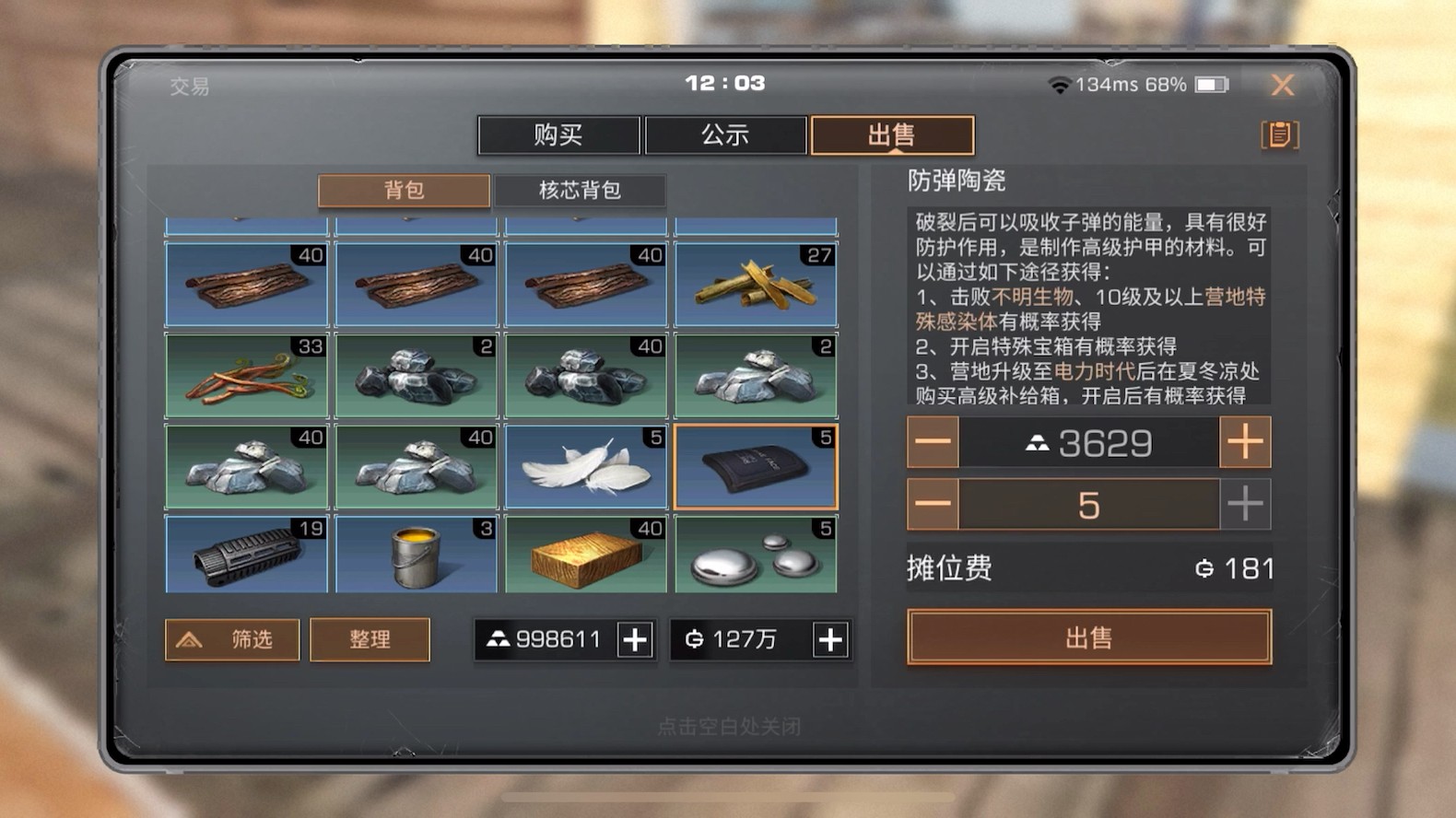Open the 公示 (Public Listing) tab
Viewport: 1456px width, 818px height.
(725, 134)
